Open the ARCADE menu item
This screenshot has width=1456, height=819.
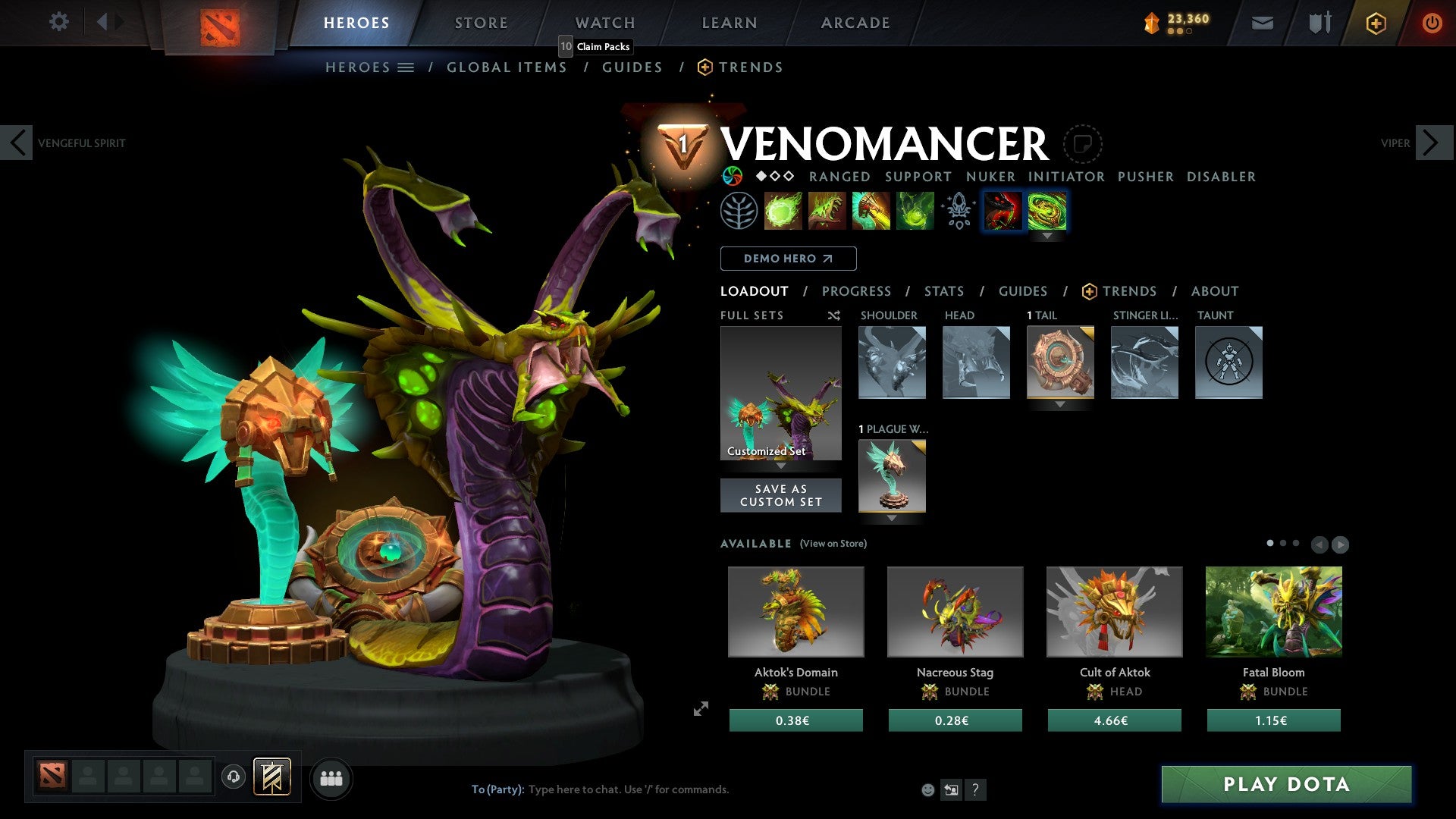click(x=855, y=22)
